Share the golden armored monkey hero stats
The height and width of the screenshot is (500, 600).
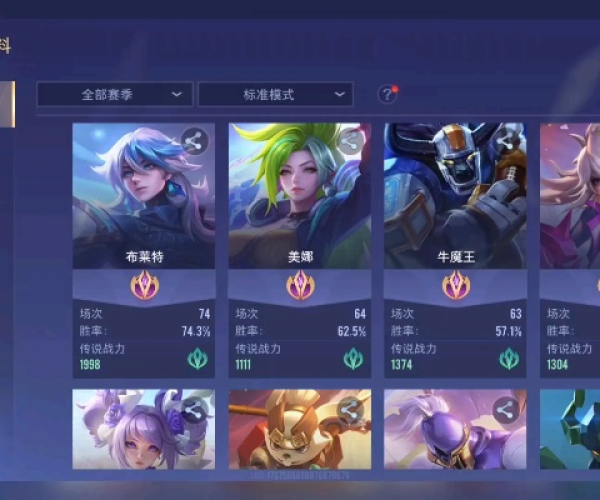[x=350, y=408]
